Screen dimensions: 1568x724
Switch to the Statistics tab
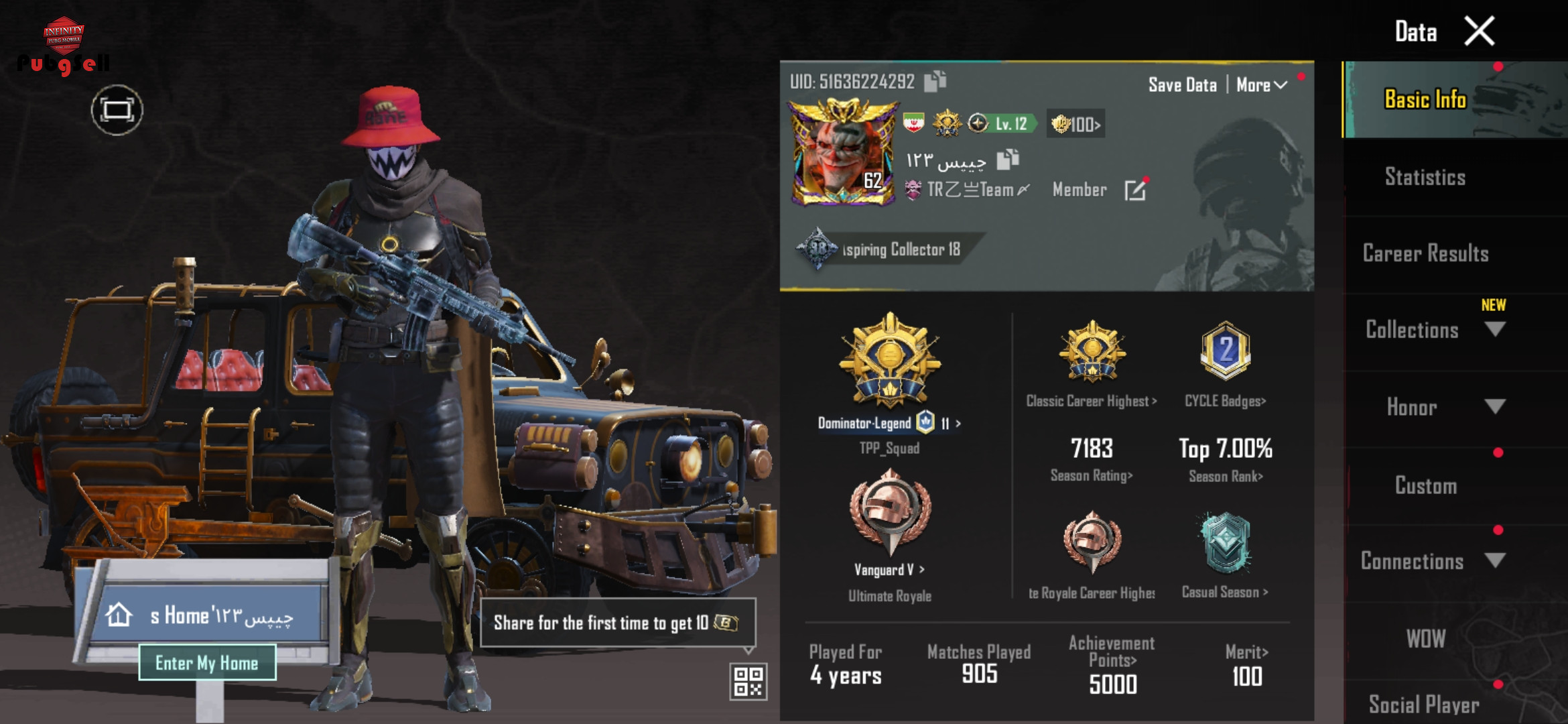pos(1425,178)
